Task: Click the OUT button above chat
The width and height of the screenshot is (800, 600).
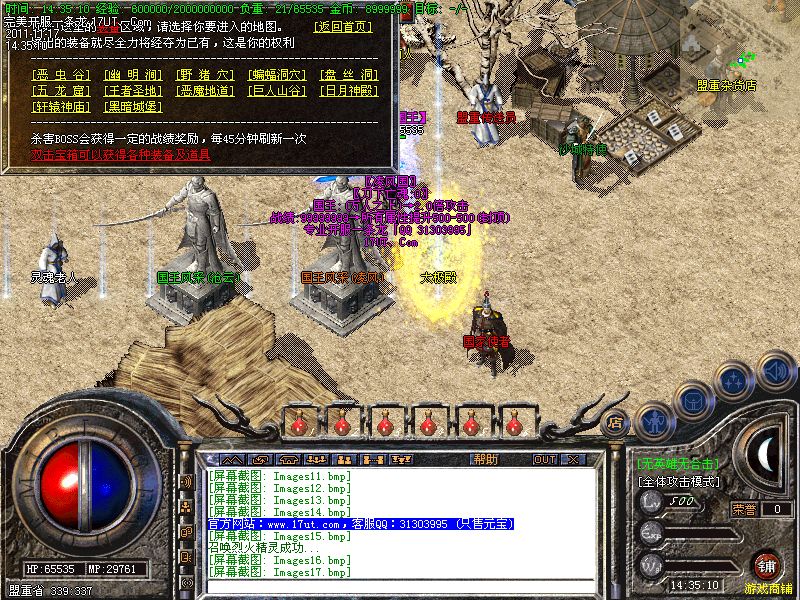Action: pyautogui.click(x=544, y=459)
